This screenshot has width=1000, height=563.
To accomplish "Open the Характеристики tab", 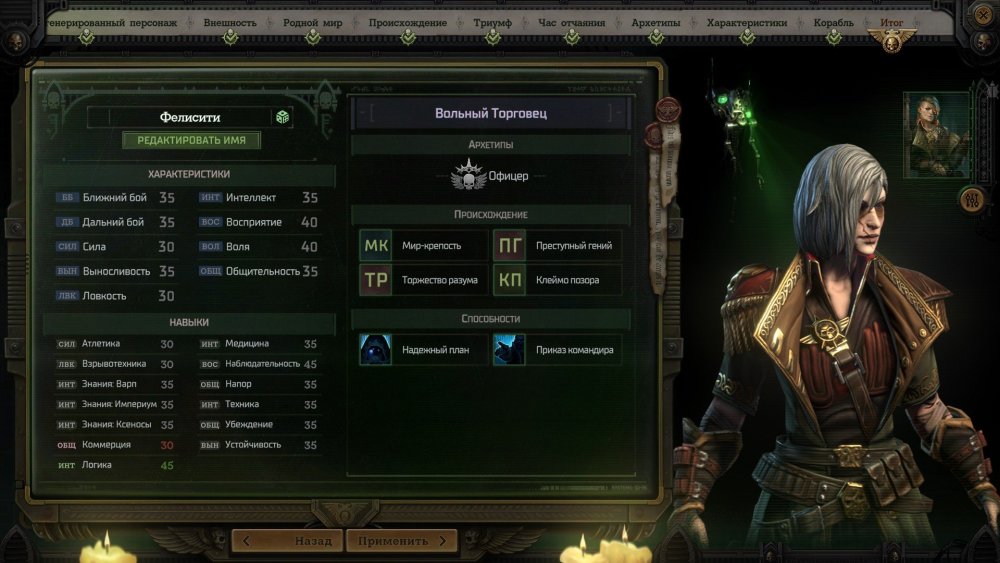I will (x=746, y=22).
